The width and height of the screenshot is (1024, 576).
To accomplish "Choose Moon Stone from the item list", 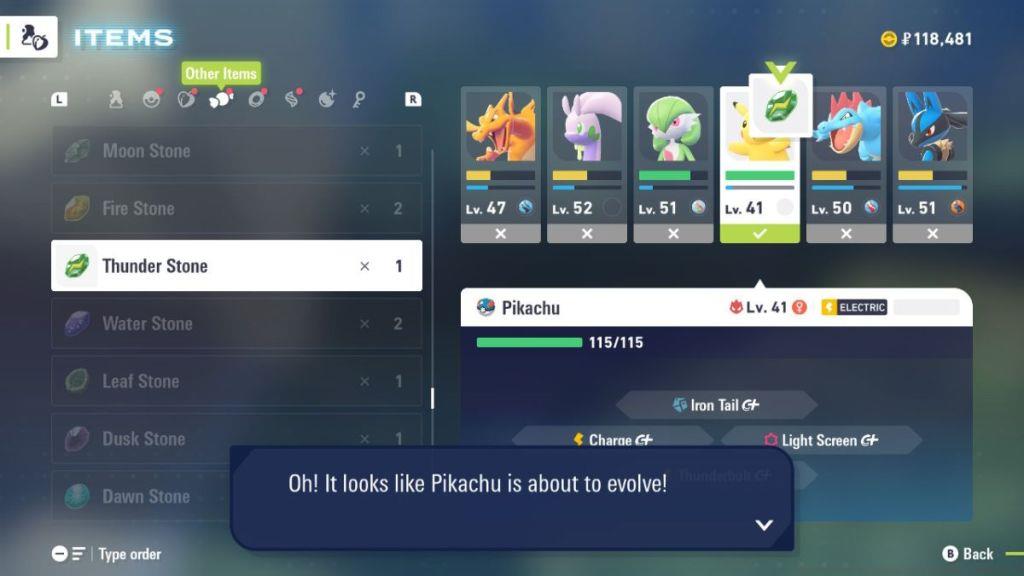I will point(236,151).
